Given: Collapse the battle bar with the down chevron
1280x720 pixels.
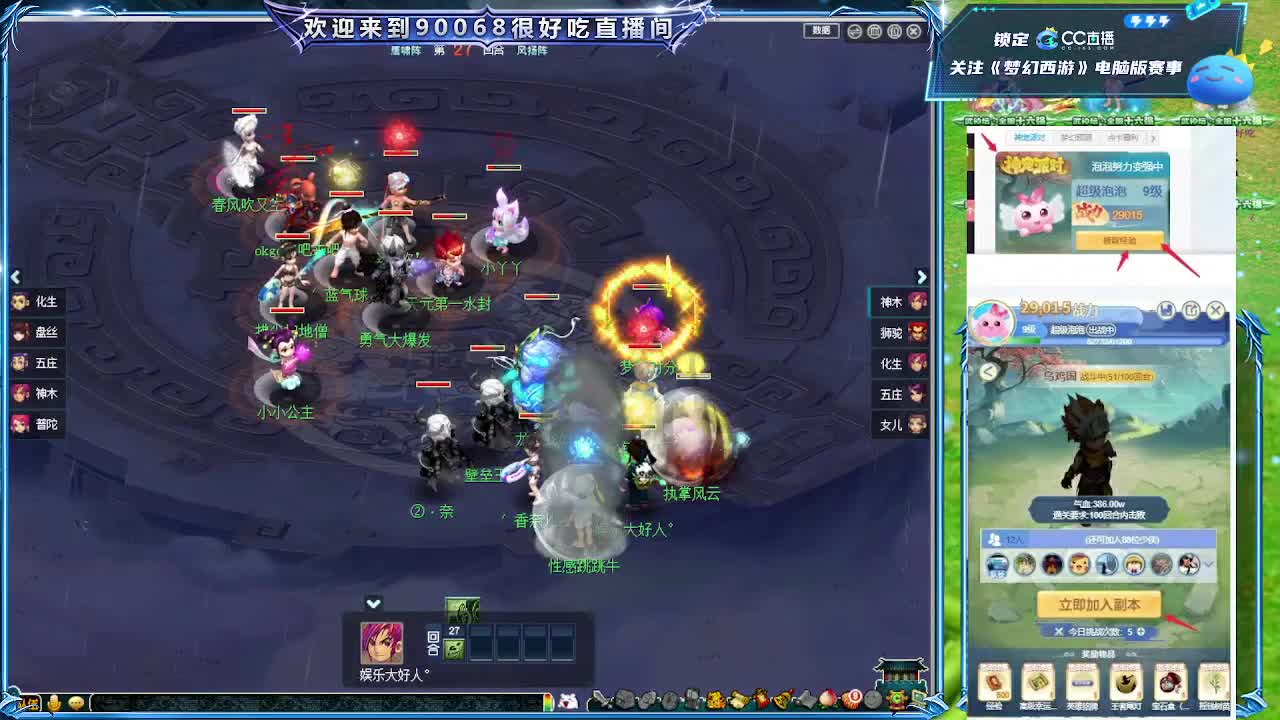Looking at the screenshot, I should (373, 602).
